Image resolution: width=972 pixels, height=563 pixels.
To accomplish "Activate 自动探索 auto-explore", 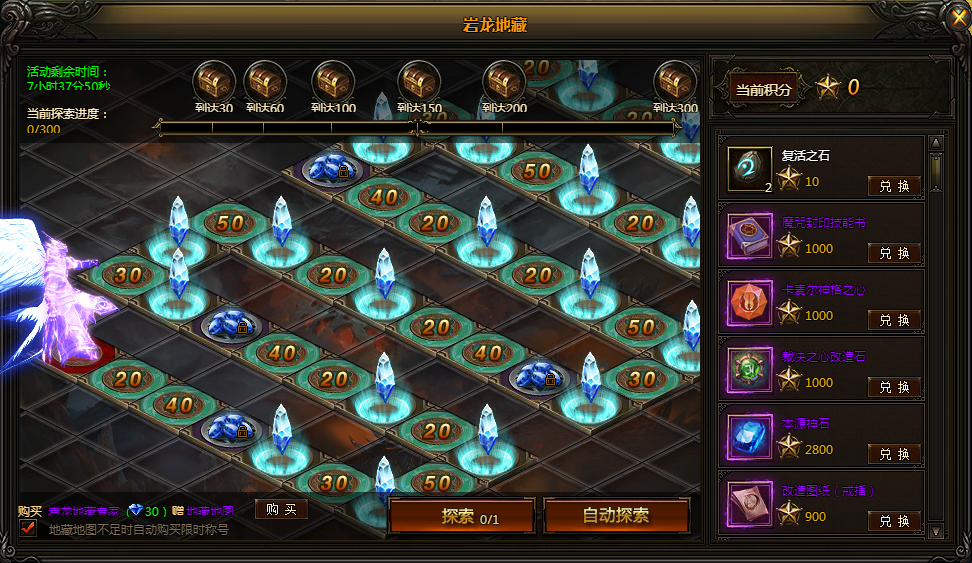I will (616, 517).
